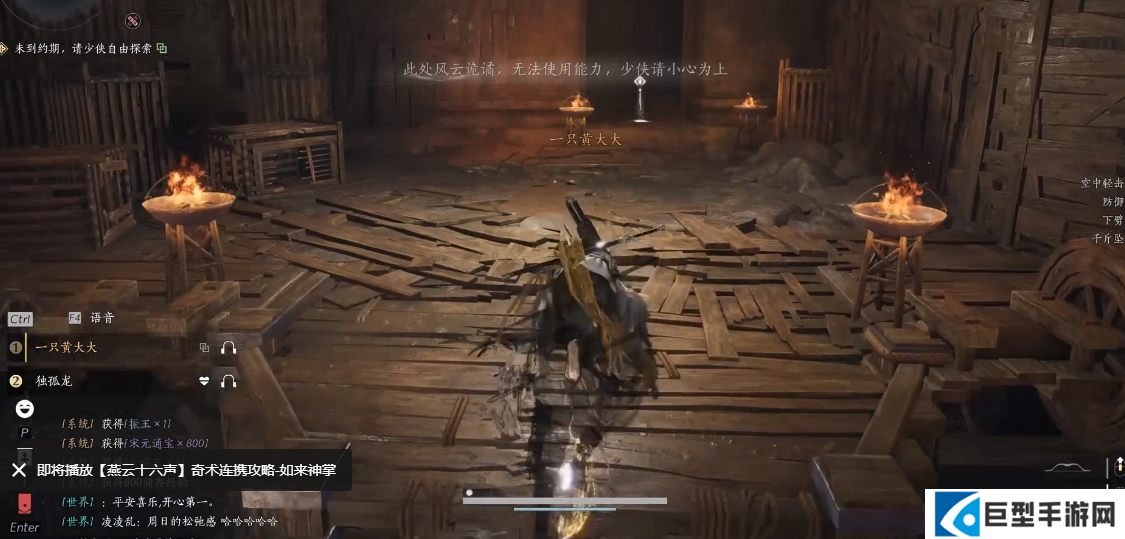Click the red chat input icon

(x=24, y=504)
